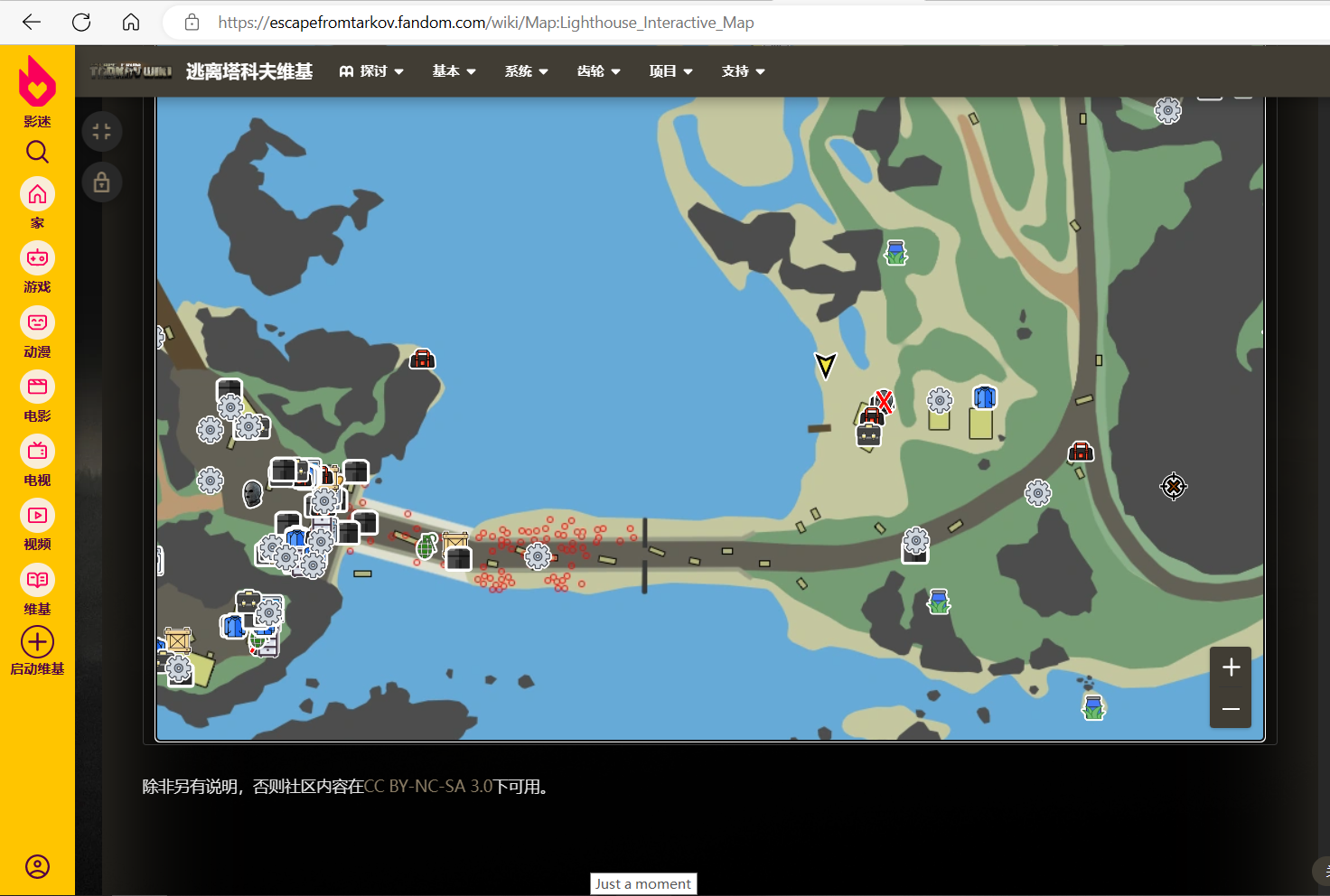
Task: Select the green grenade marker on the bridge
Action: coord(426,546)
